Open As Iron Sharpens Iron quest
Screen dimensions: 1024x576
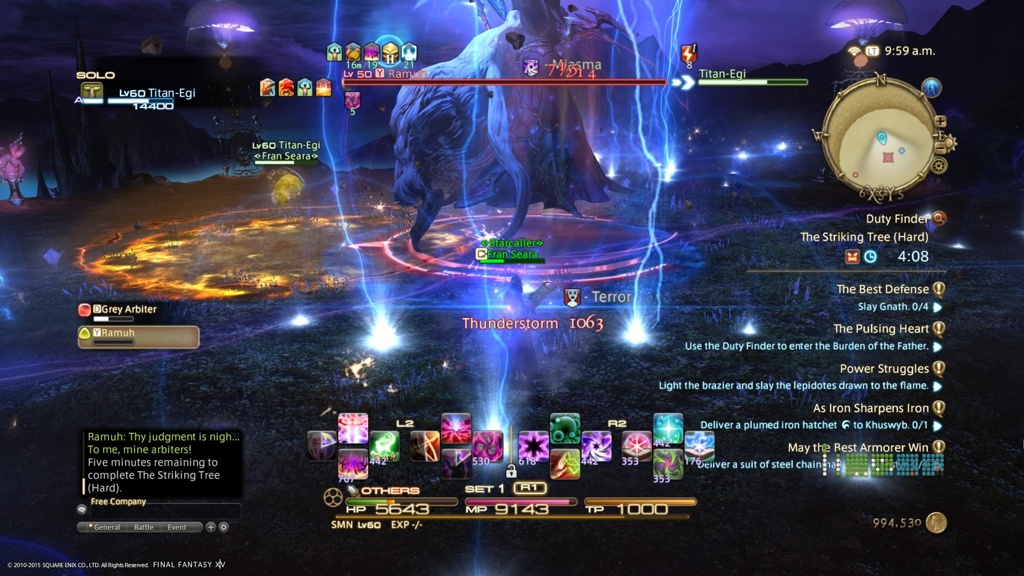tap(870, 408)
